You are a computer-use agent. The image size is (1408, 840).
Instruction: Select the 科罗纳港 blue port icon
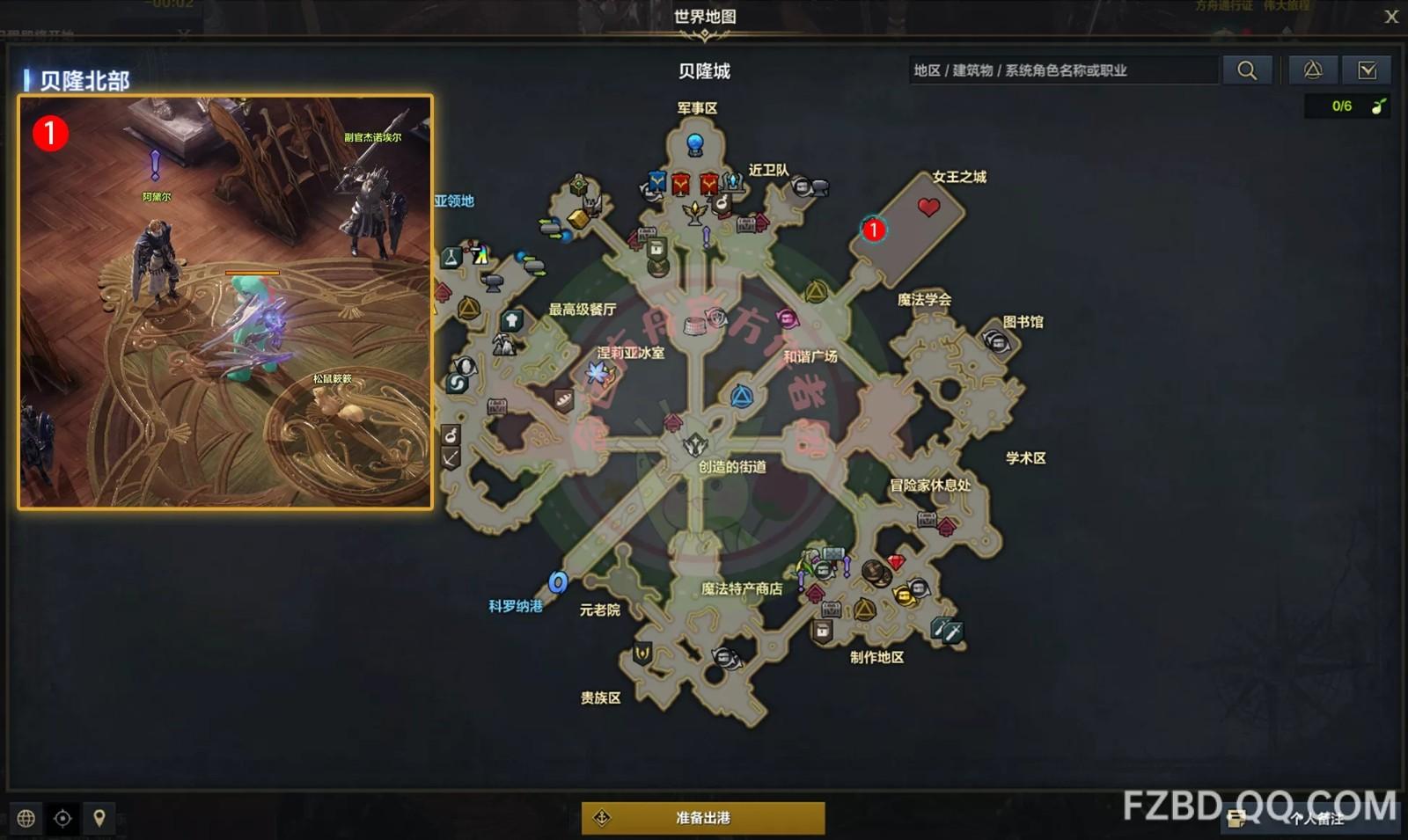[558, 581]
